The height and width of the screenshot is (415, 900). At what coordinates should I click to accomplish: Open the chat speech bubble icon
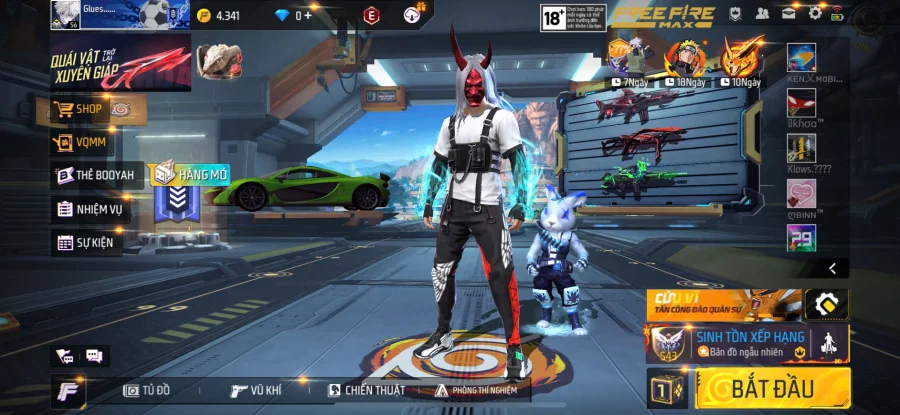pos(94,355)
